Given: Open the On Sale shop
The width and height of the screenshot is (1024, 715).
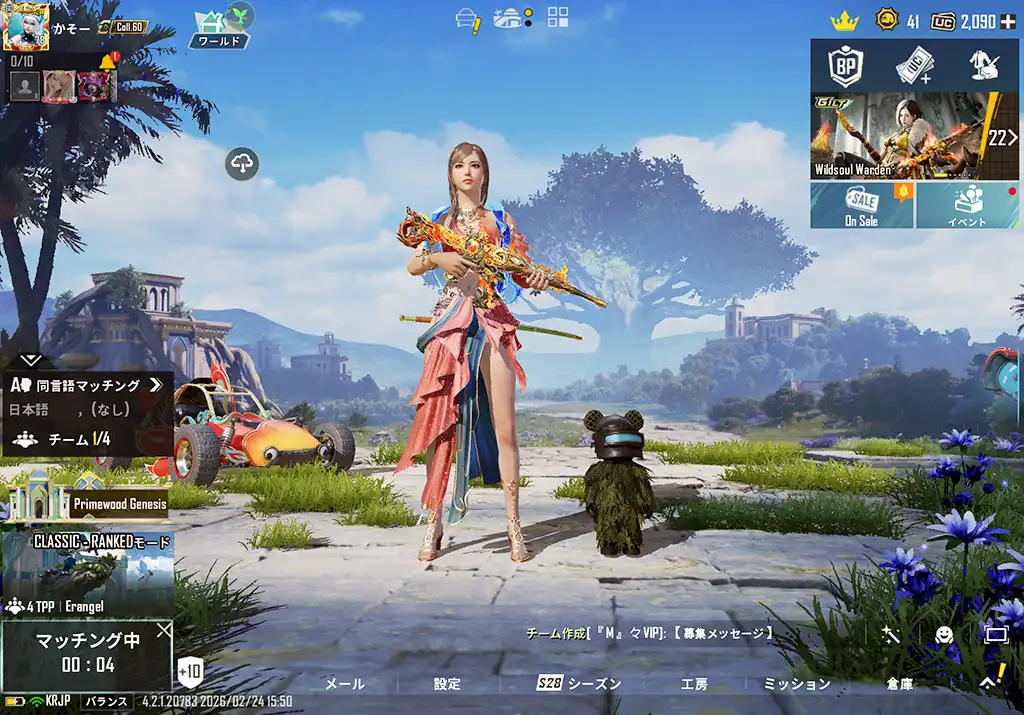Looking at the screenshot, I should (861, 205).
